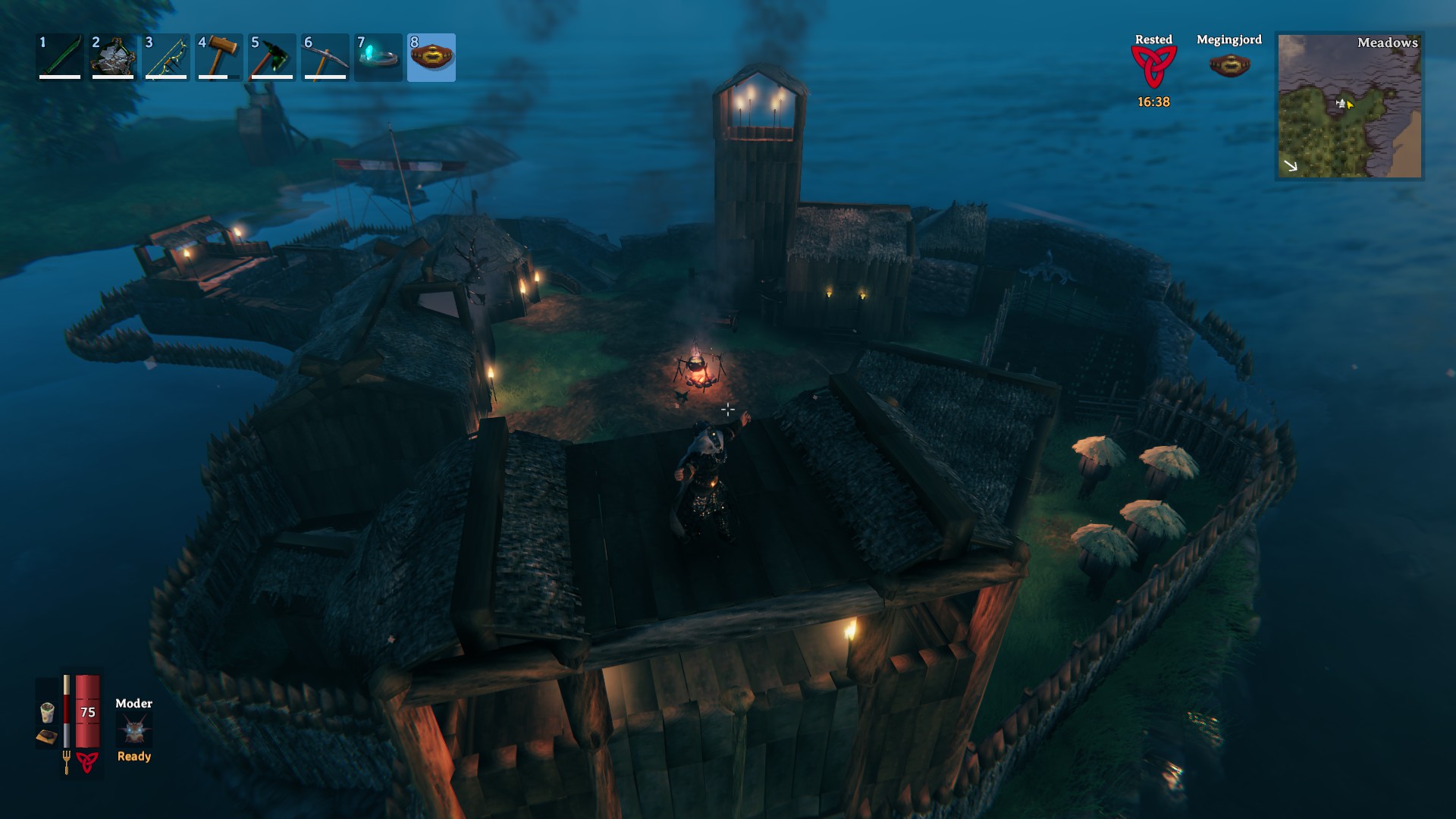Image resolution: width=1456 pixels, height=819 pixels.
Task: Equip the chained shield in slot 2
Action: point(113,57)
